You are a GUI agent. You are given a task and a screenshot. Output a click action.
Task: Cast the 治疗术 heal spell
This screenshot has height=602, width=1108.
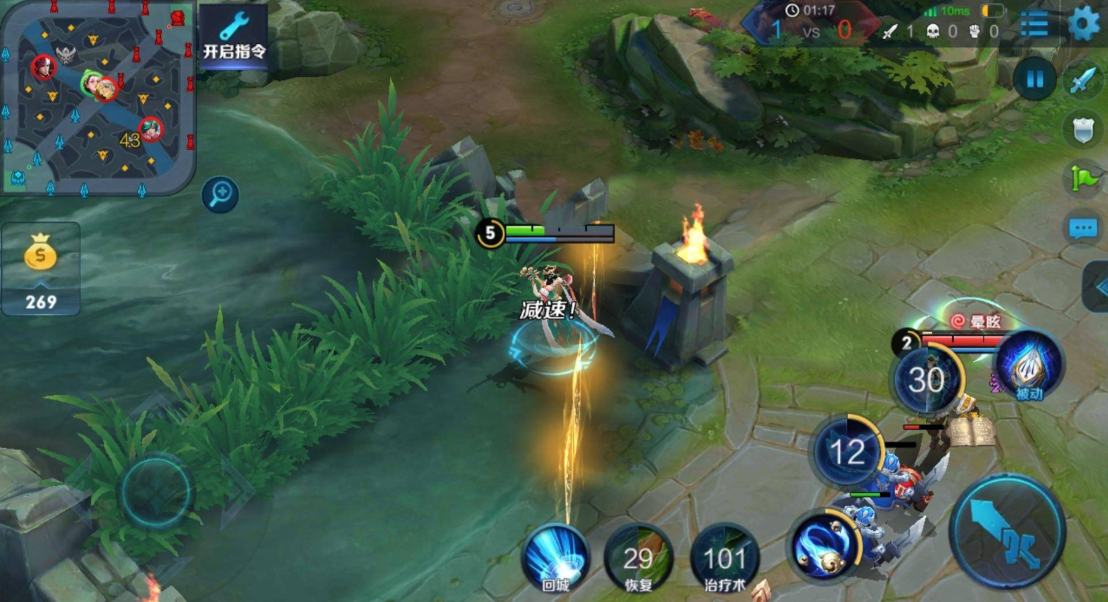pos(725,558)
